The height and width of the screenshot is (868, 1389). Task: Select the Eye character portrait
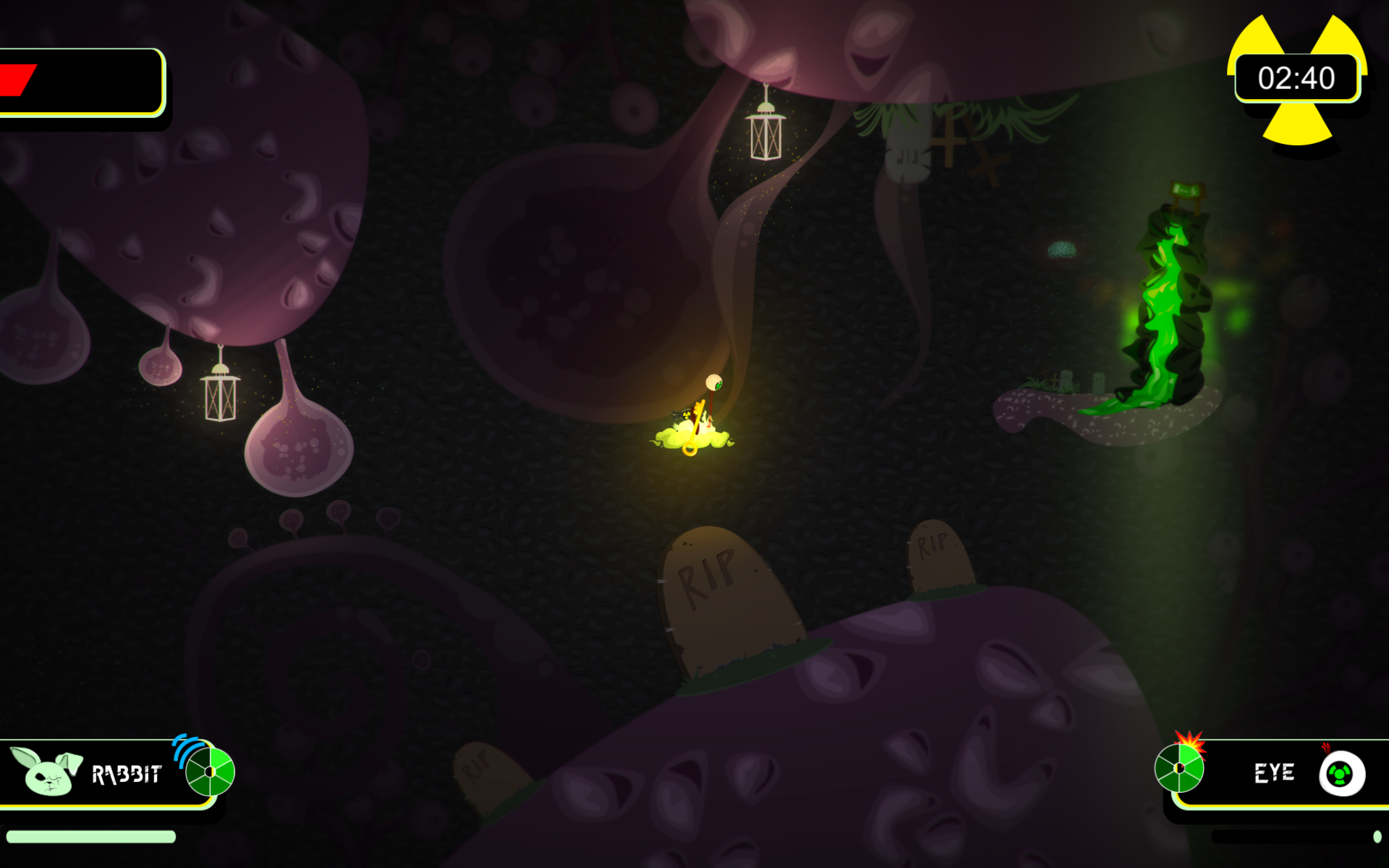pyautogui.click(x=1341, y=774)
